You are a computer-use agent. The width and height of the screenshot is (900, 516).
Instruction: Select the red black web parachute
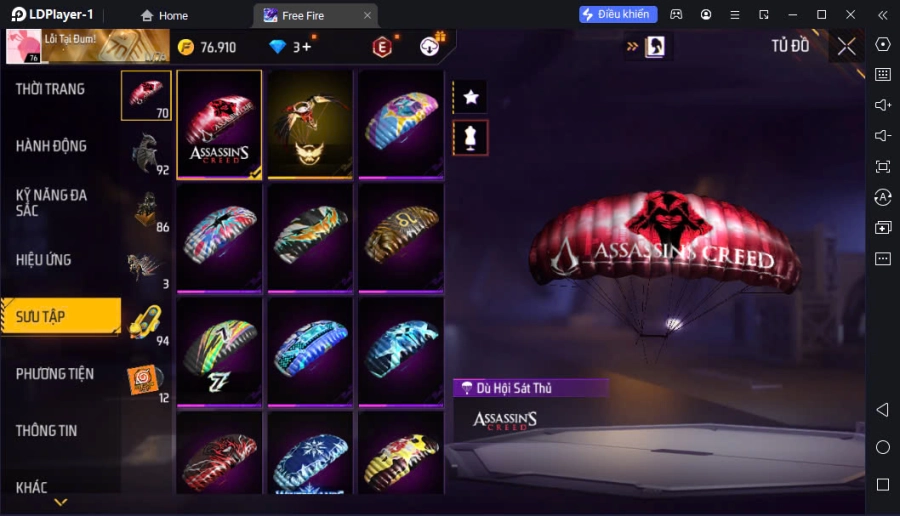(x=220, y=455)
